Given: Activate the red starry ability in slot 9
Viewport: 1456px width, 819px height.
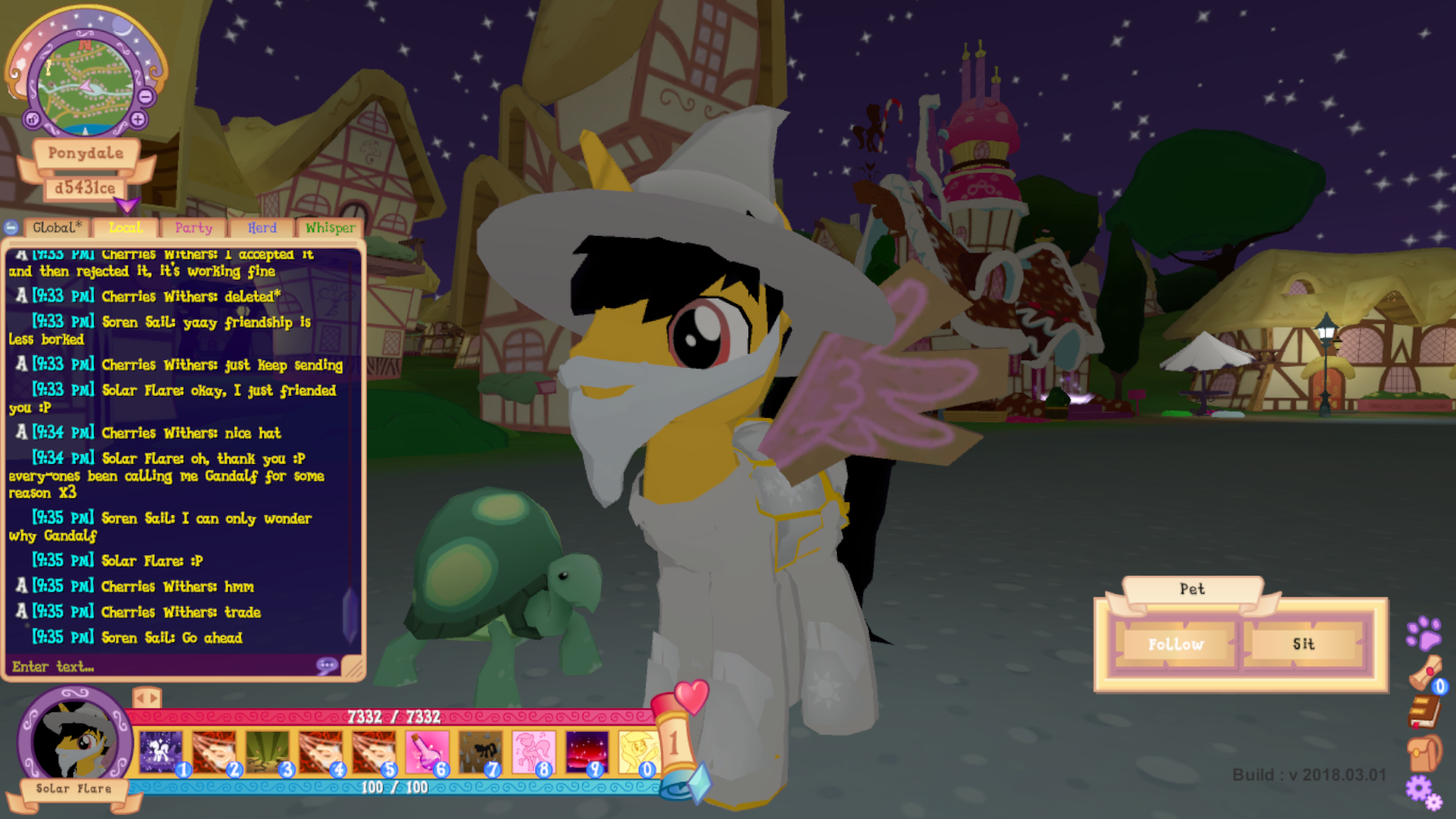Looking at the screenshot, I should pos(586,752).
